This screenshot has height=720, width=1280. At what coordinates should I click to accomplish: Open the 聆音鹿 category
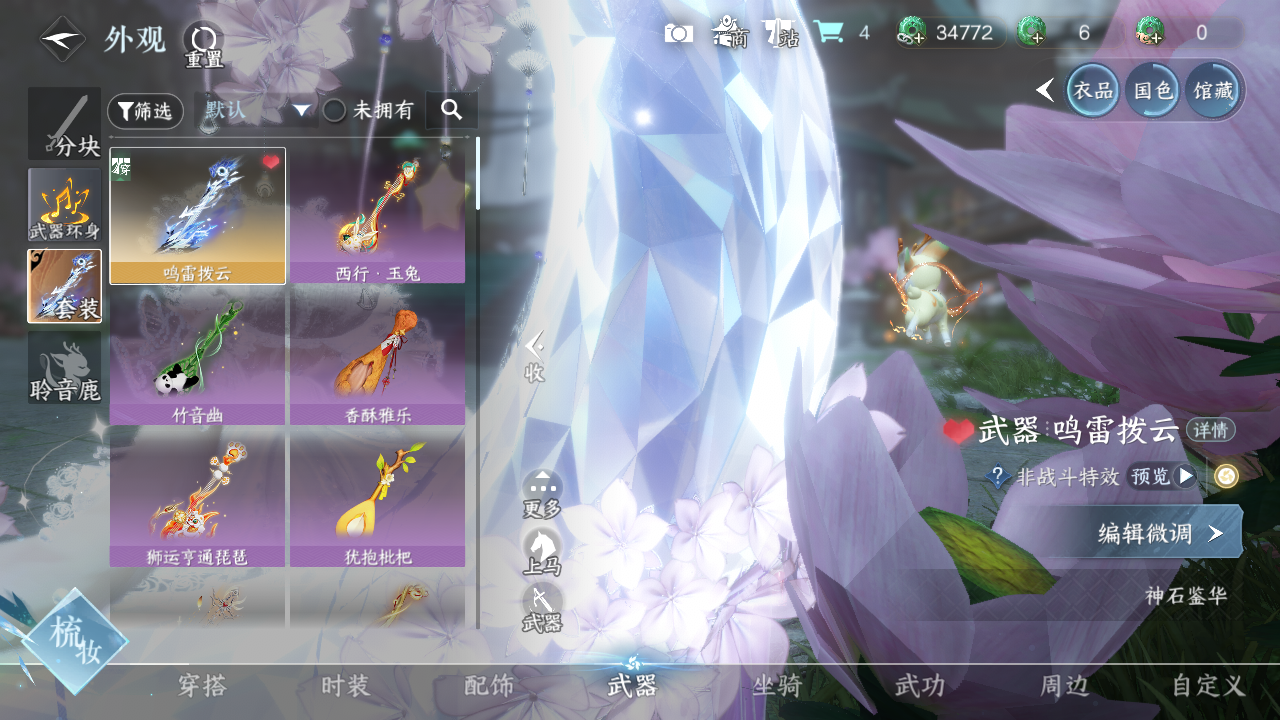click(64, 368)
